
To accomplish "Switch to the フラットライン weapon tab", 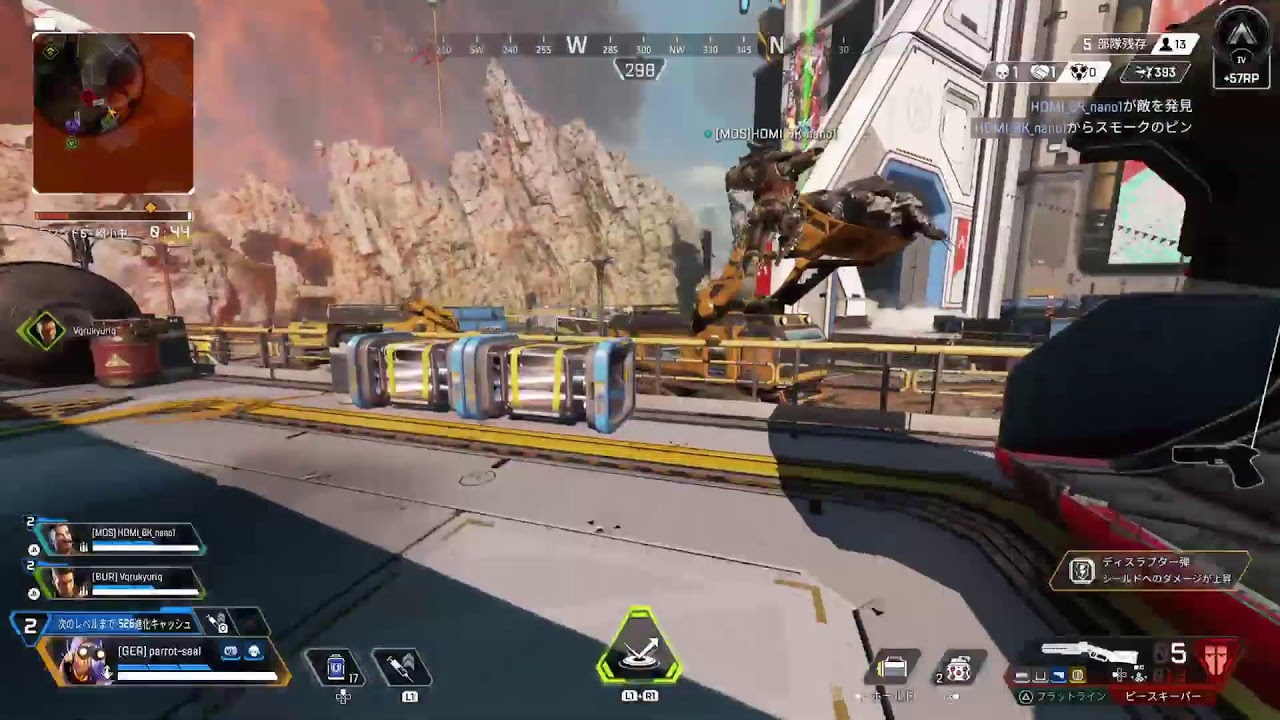I will click(x=1070, y=696).
